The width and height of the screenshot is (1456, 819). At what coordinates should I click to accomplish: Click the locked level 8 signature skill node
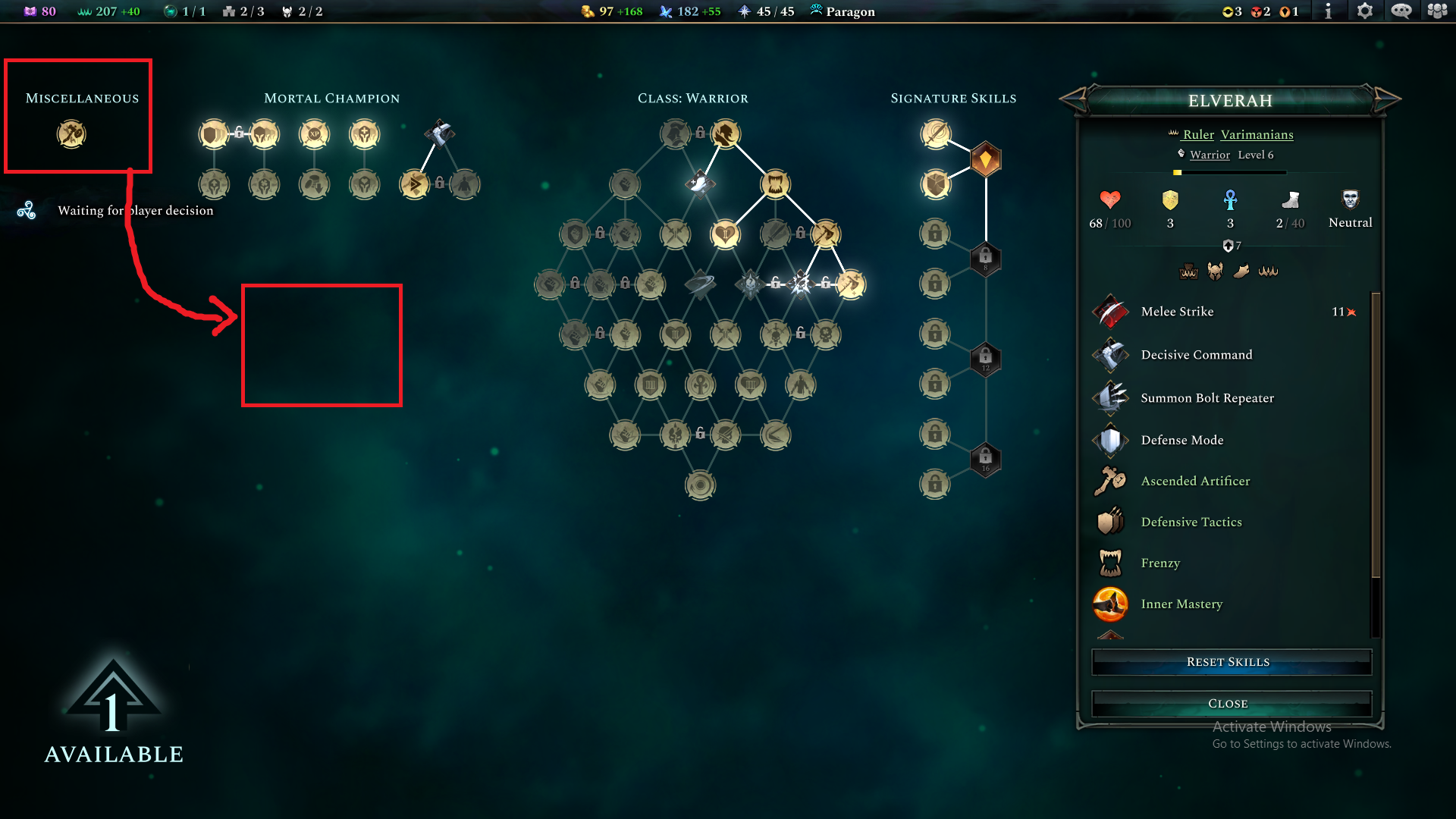point(985,259)
